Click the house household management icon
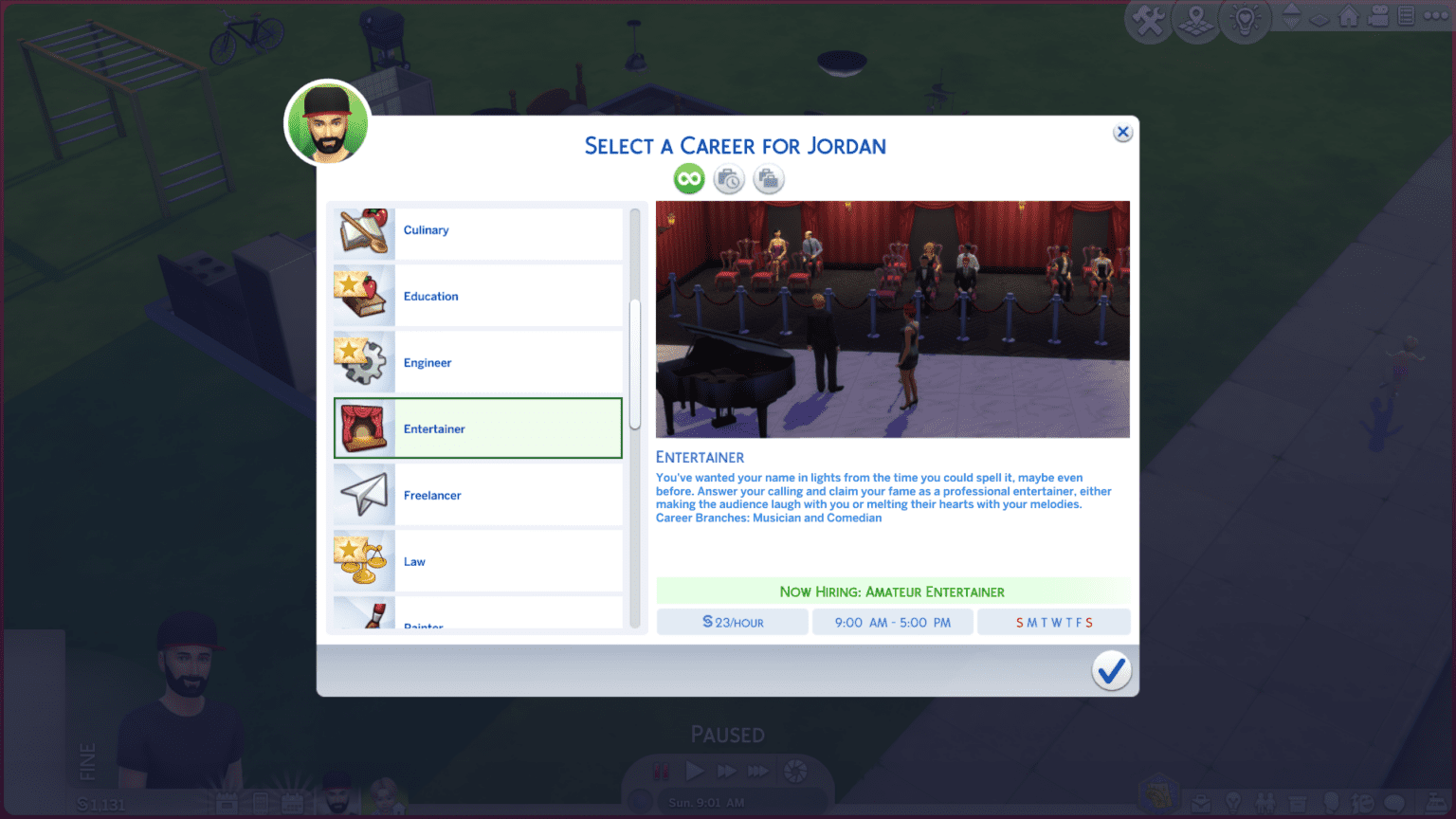 click(1349, 16)
